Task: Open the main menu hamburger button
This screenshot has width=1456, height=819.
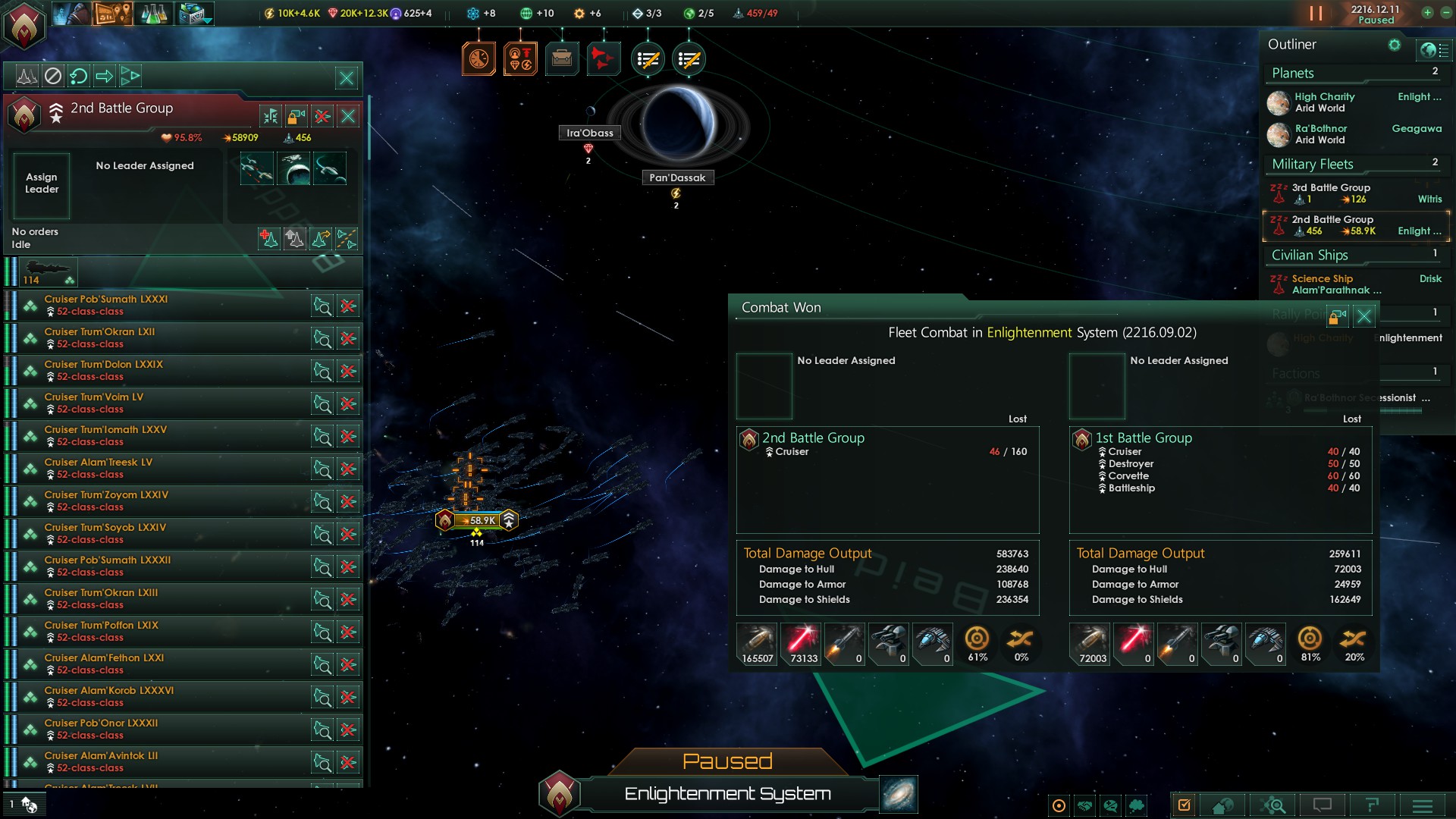Action: coord(1422,805)
